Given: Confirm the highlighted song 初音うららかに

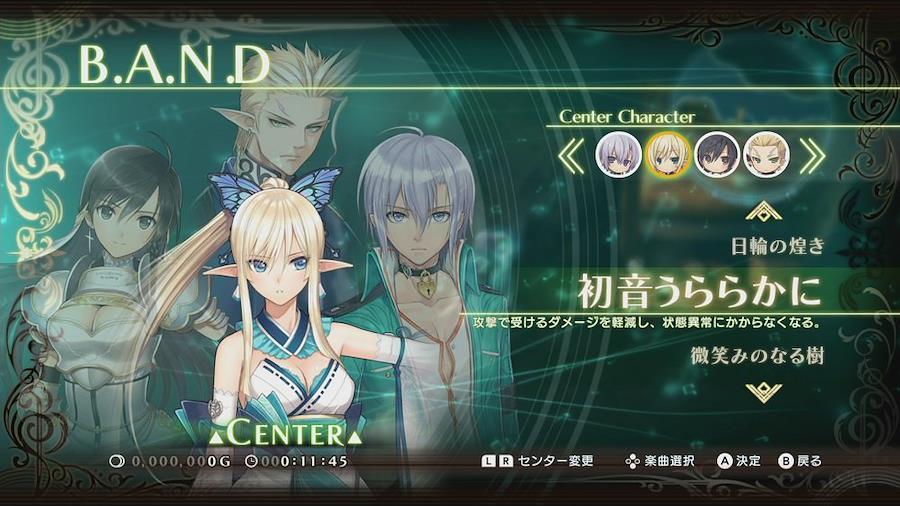Looking at the screenshot, I should coord(699,291).
